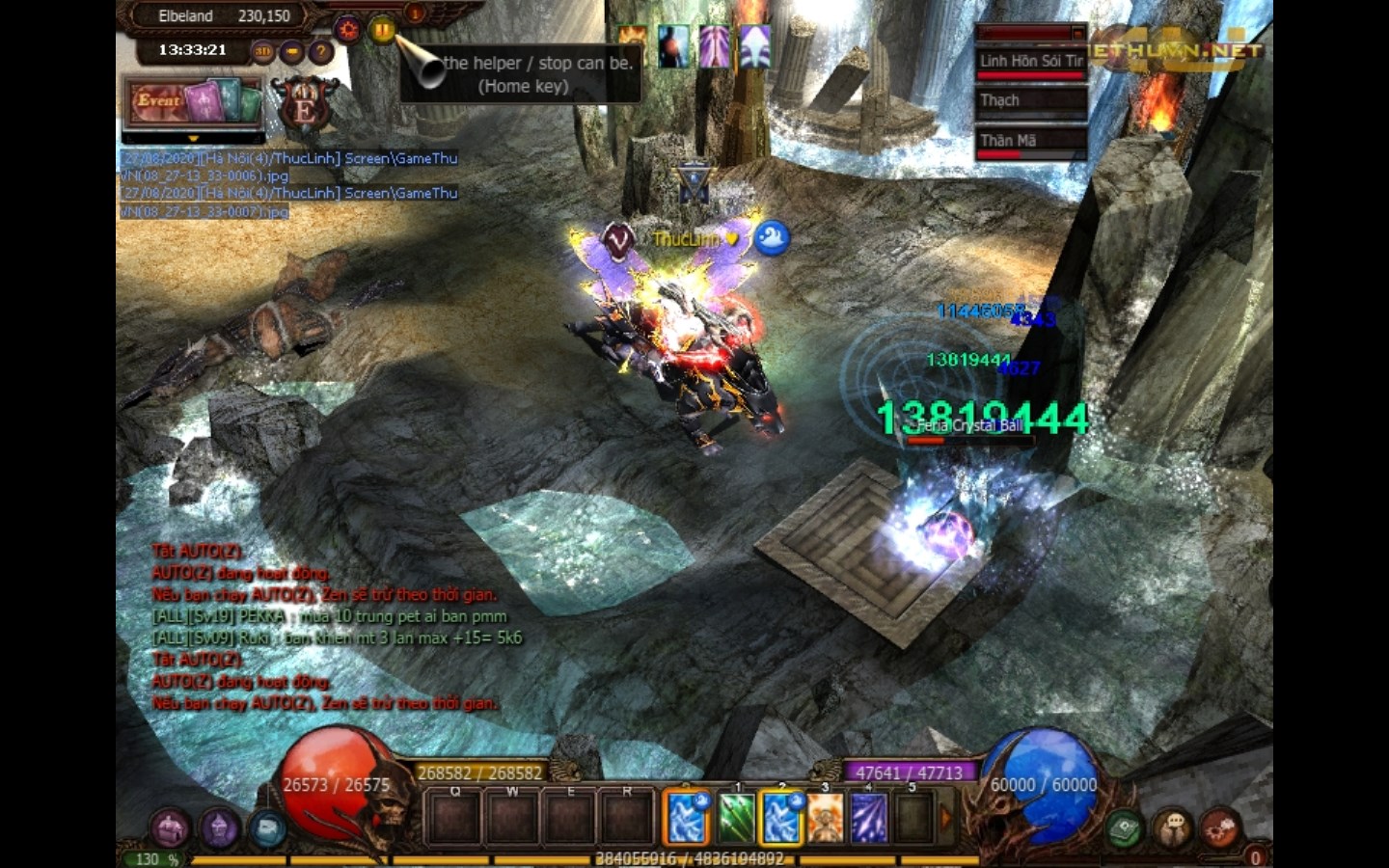Click the green book icon
1389x868 pixels.
point(1124,828)
